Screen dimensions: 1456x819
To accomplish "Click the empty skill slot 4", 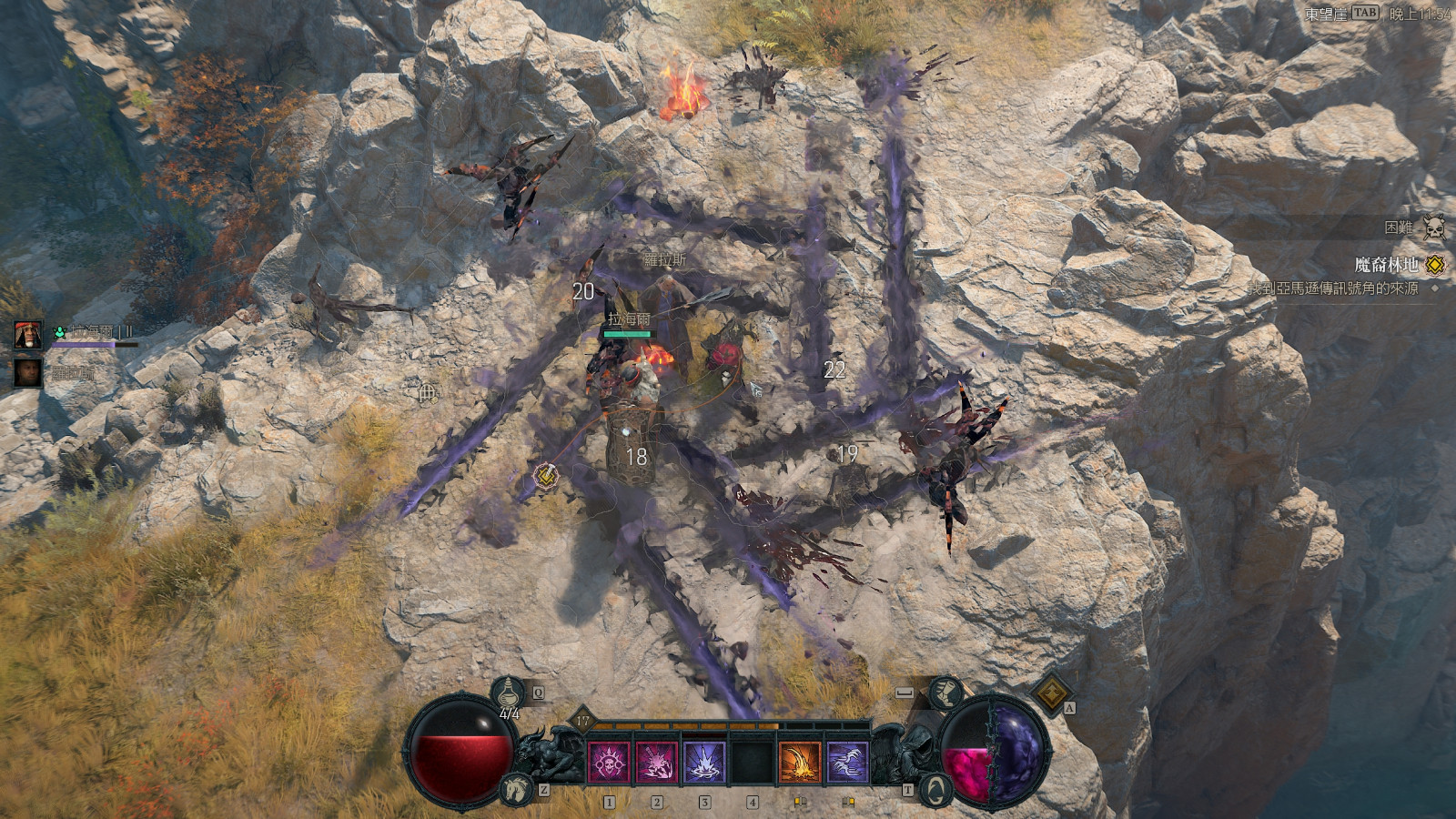I will click(x=753, y=760).
